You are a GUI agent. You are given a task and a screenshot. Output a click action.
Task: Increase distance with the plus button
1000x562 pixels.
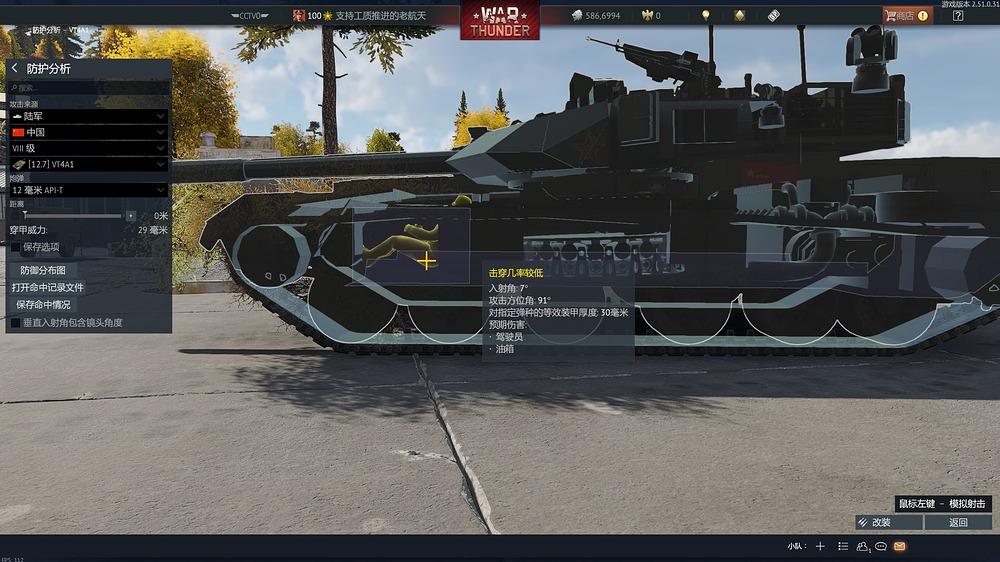pyautogui.click(x=130, y=215)
